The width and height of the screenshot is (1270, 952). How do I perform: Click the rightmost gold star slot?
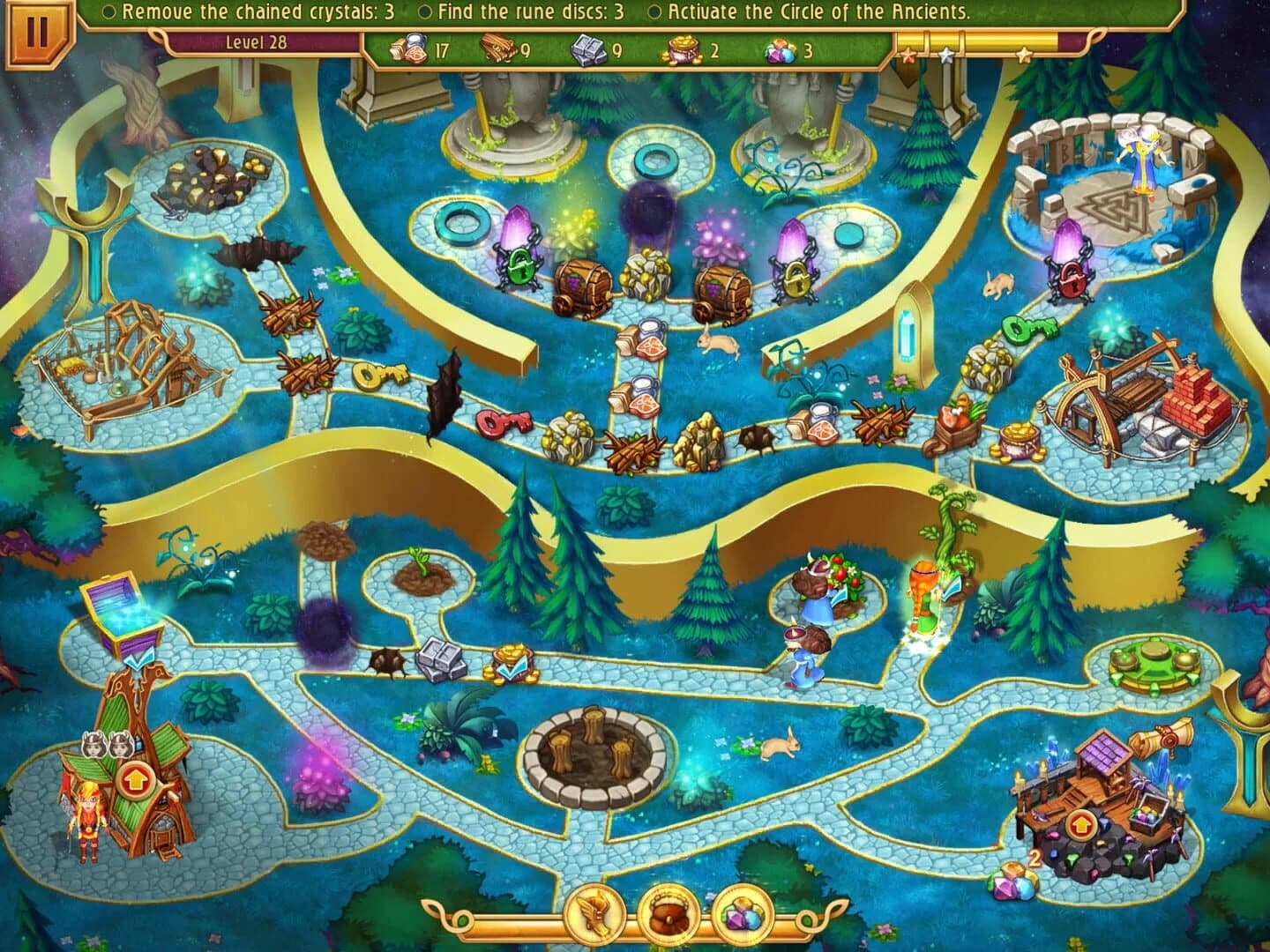[x=1023, y=53]
